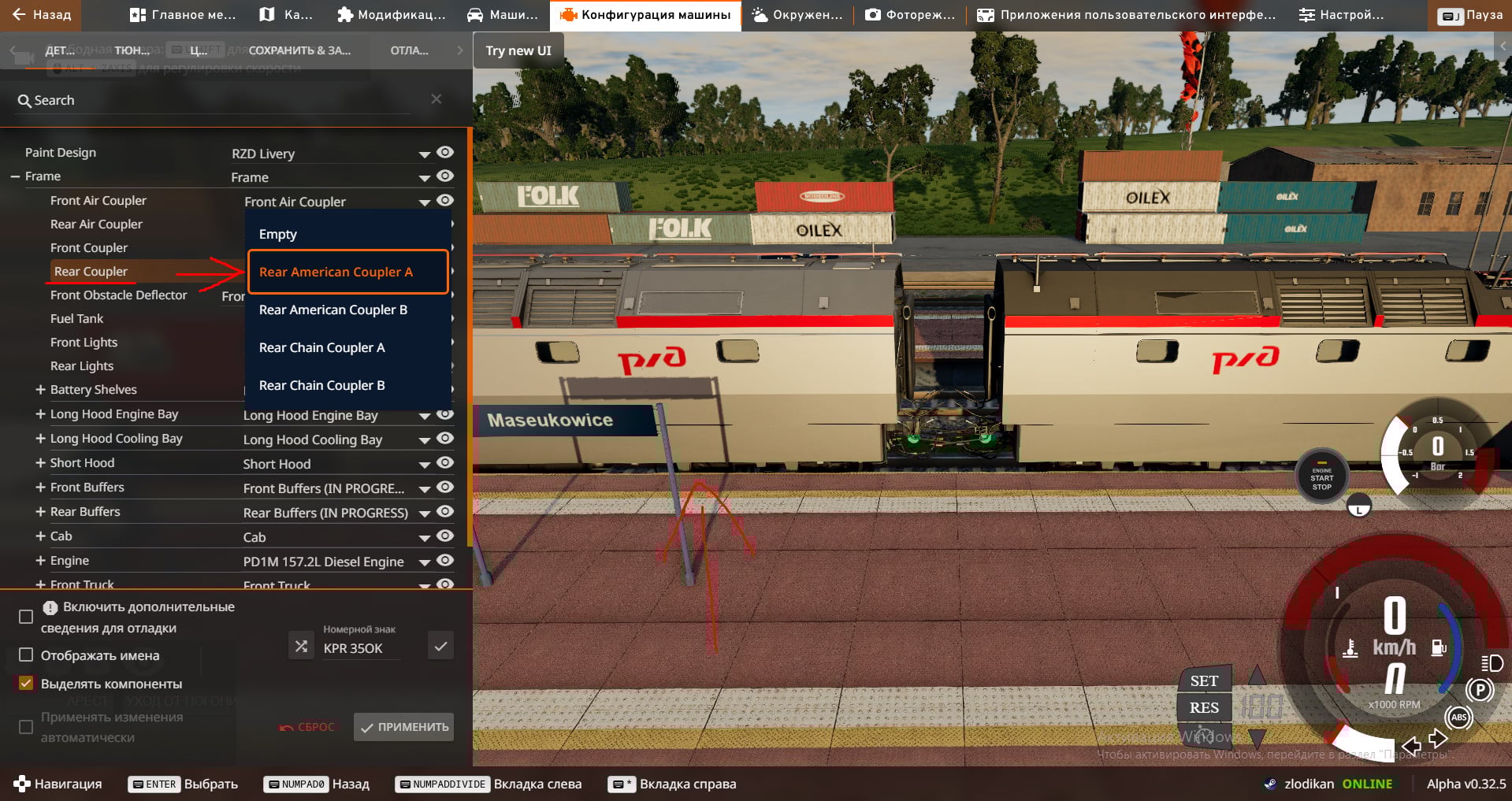Open the Фоторежим (photo mode) icon
Viewport: 1512px width, 801px height.
pyautogui.click(x=874, y=13)
